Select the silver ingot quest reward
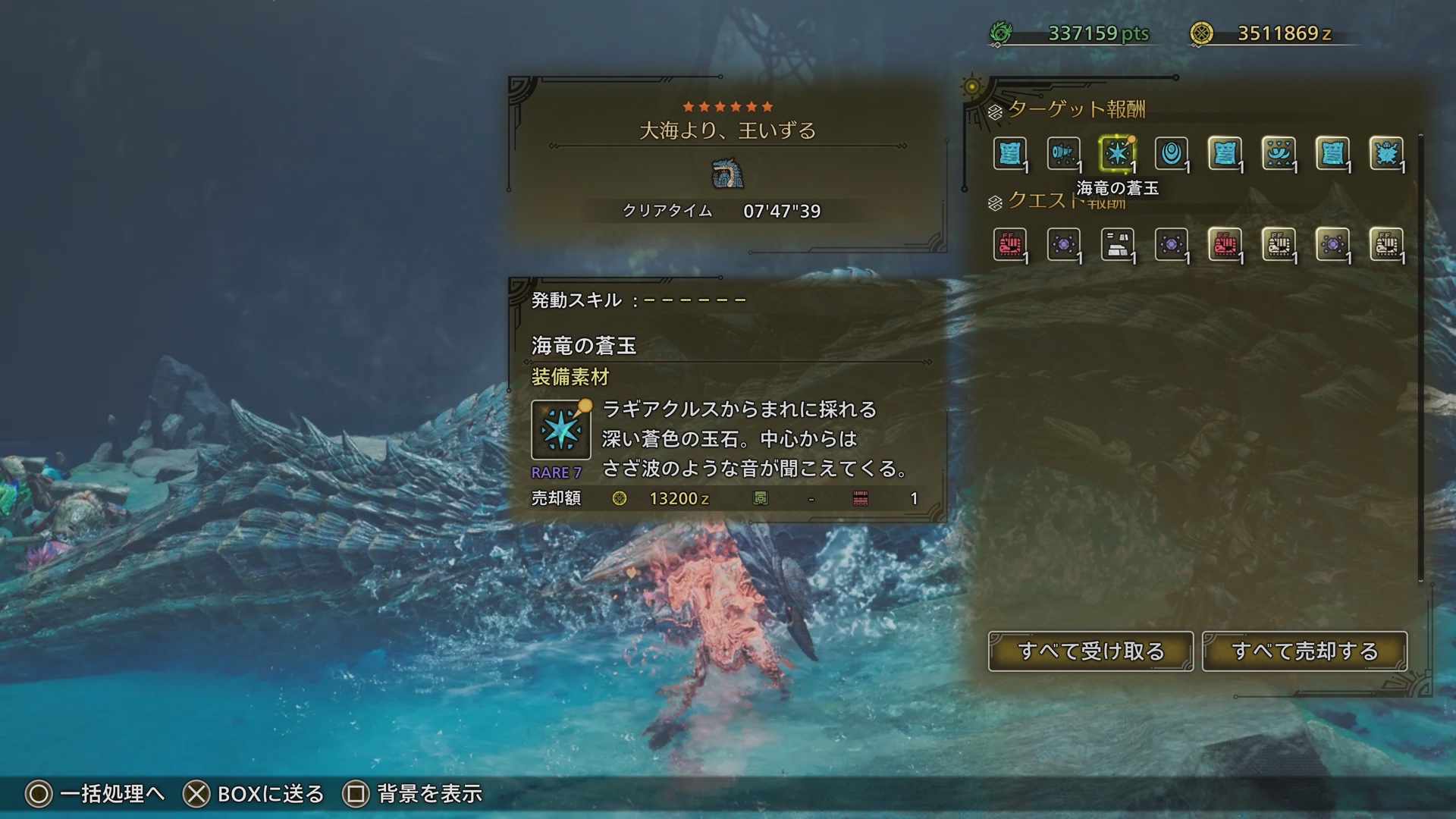 tap(1117, 245)
